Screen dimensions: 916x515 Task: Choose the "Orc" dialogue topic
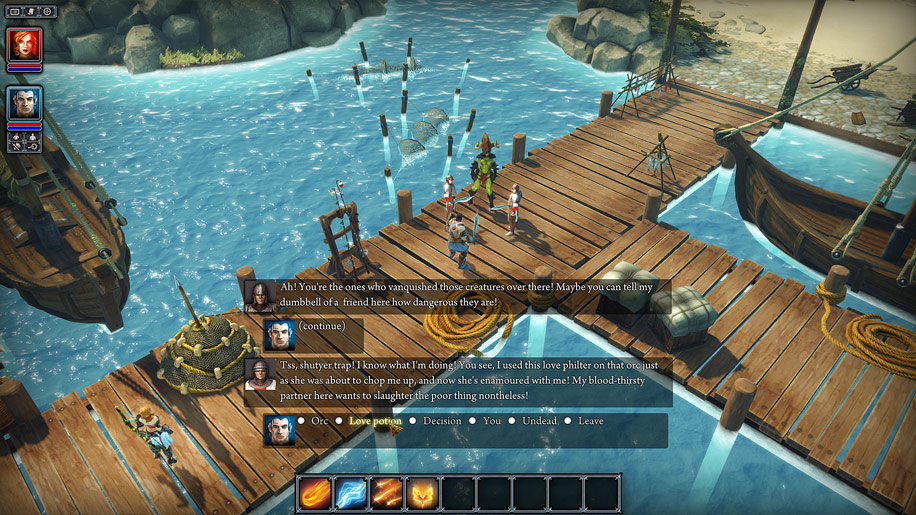319,421
